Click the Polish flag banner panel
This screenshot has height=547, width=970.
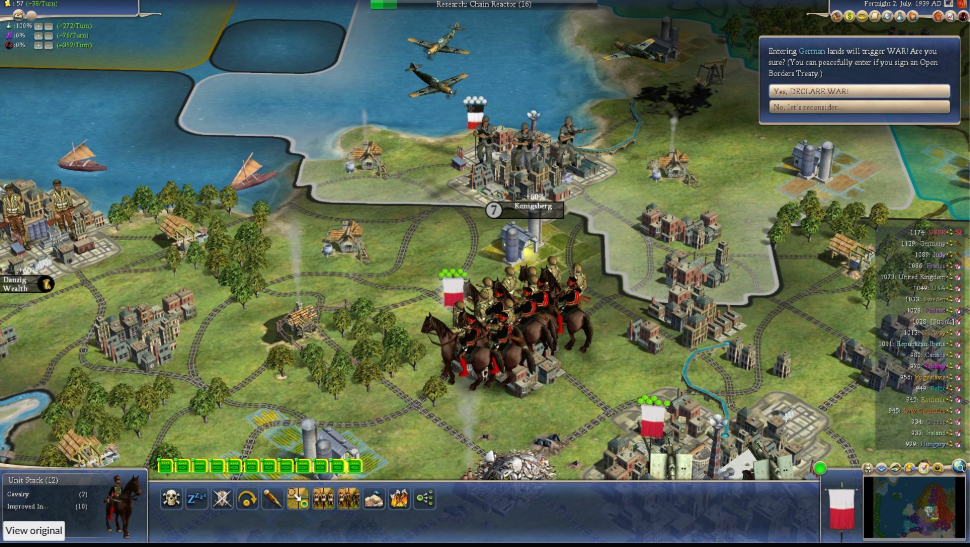(x=838, y=506)
